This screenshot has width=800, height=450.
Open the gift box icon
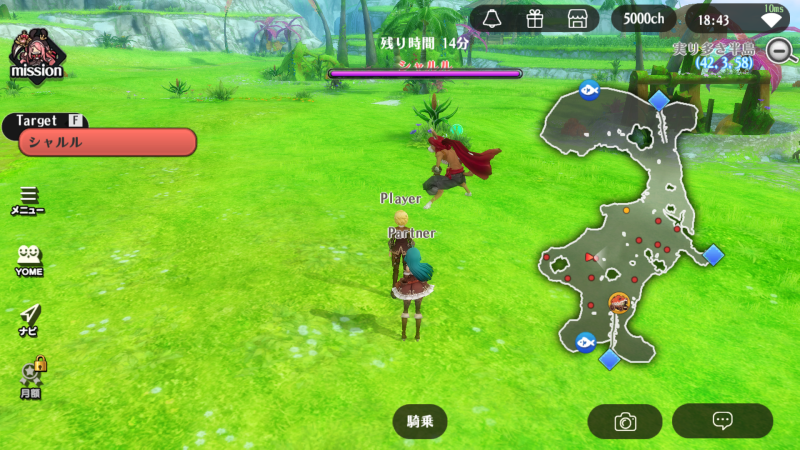point(534,19)
